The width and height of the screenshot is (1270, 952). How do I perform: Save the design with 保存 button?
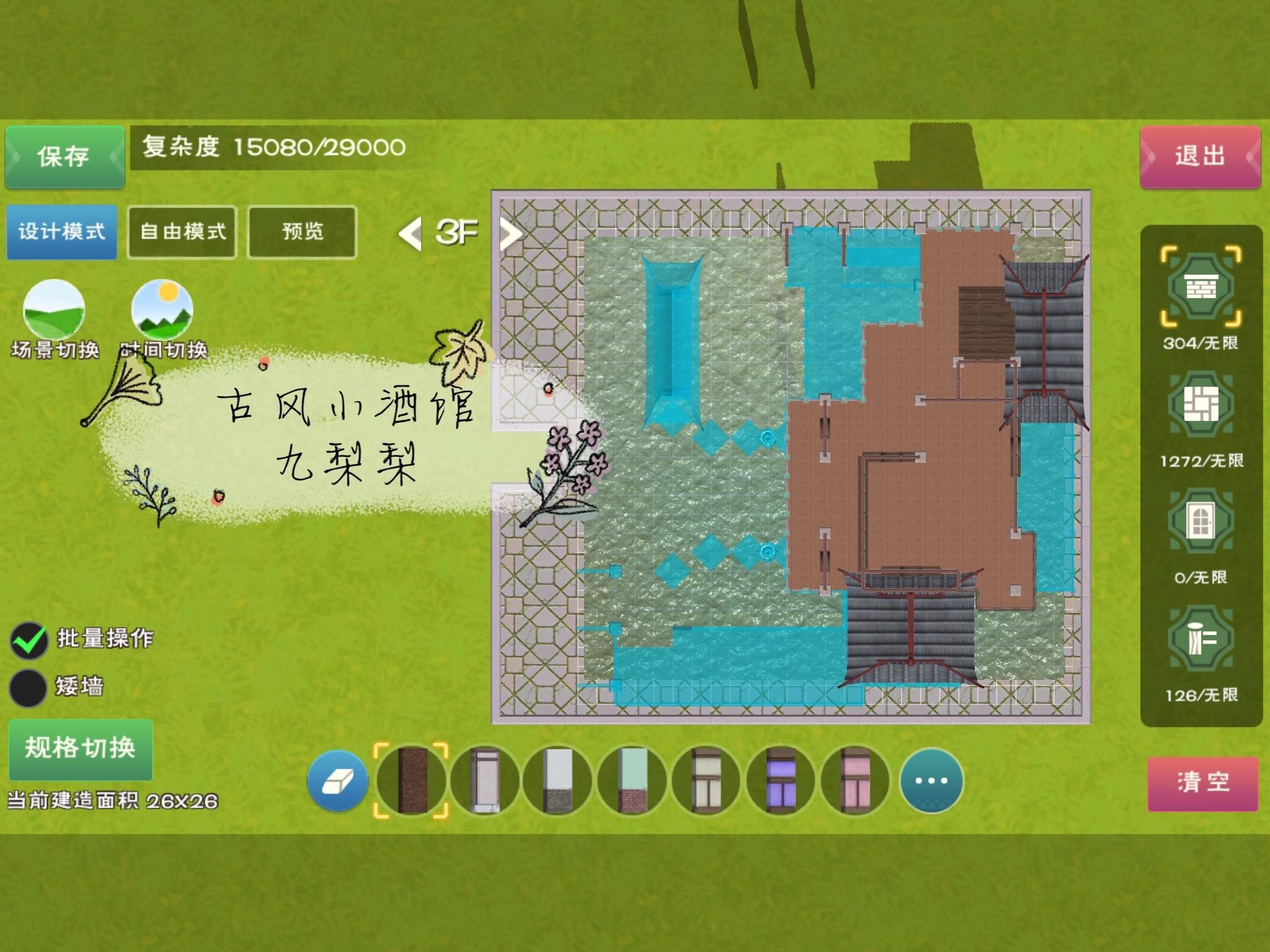tap(64, 156)
